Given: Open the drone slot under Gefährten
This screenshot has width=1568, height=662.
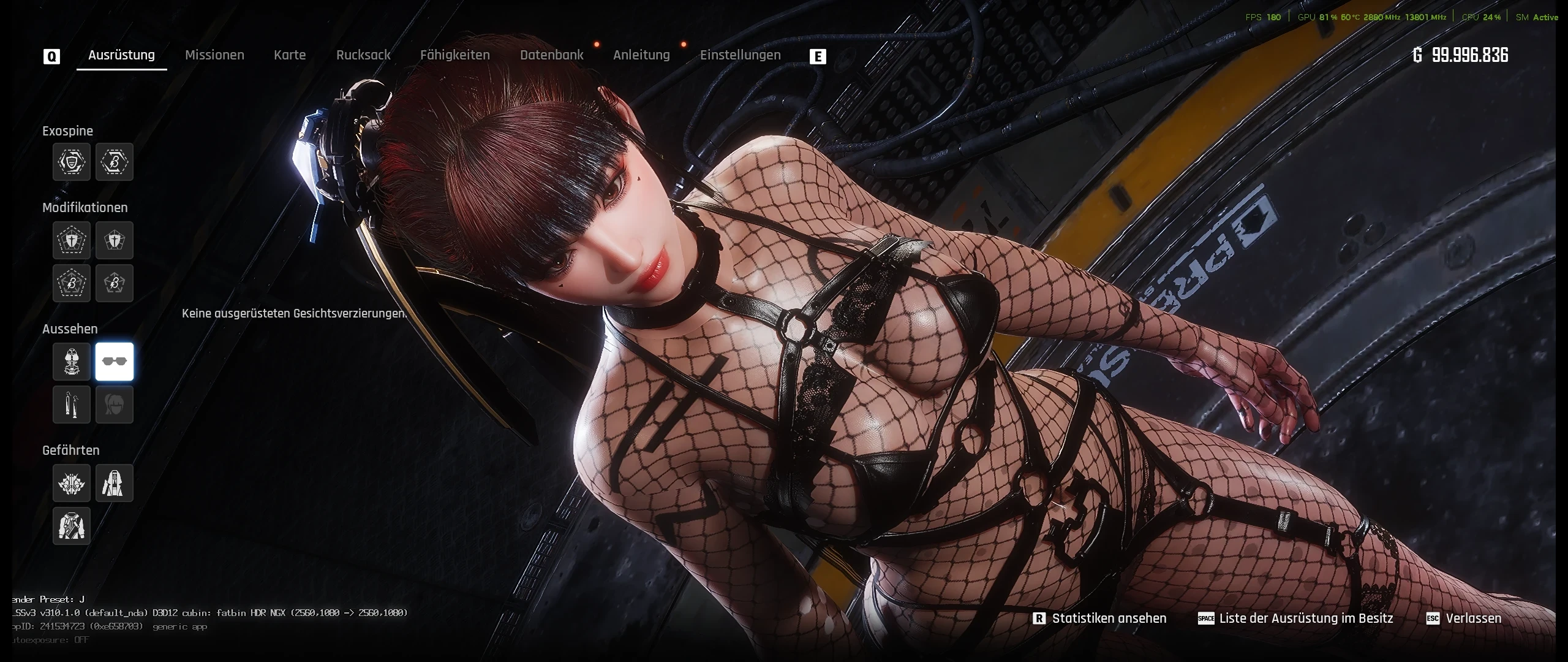Looking at the screenshot, I should pyautogui.click(x=71, y=483).
